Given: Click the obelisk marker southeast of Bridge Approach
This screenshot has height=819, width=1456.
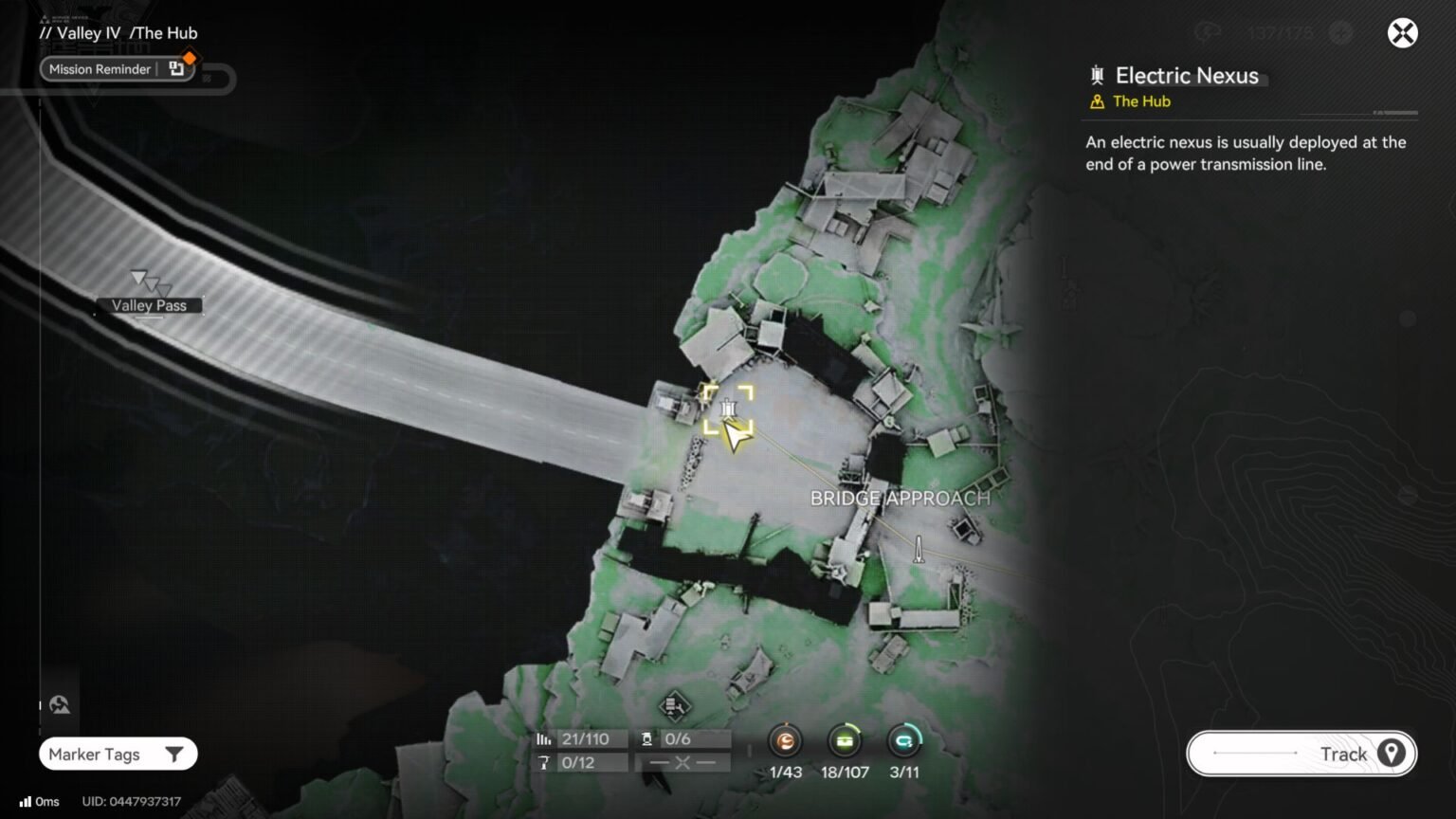Looking at the screenshot, I should [x=918, y=548].
